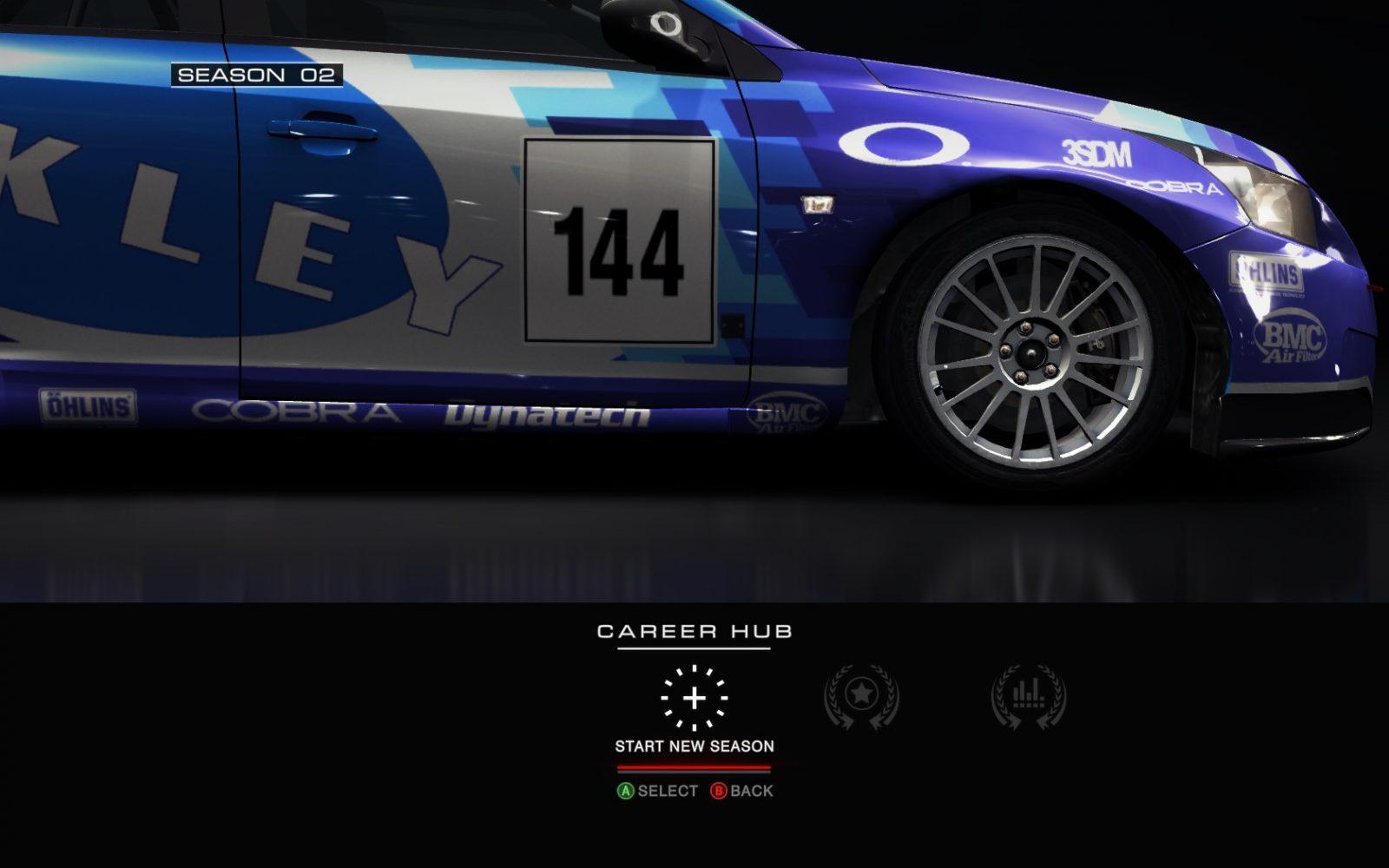Choose the bar chart laurel wreath icon
The image size is (1389, 868).
1029,696
